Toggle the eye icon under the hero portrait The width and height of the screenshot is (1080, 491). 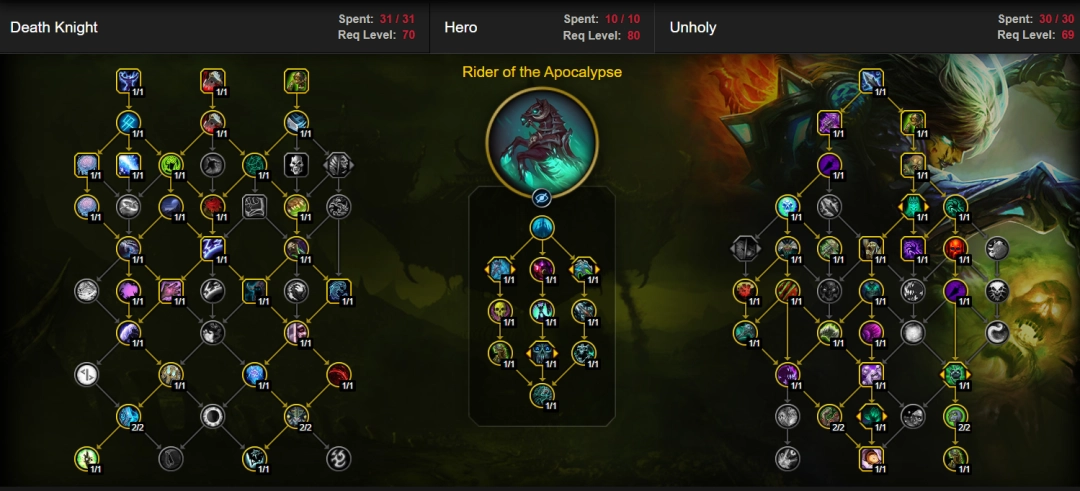pyautogui.click(x=541, y=197)
